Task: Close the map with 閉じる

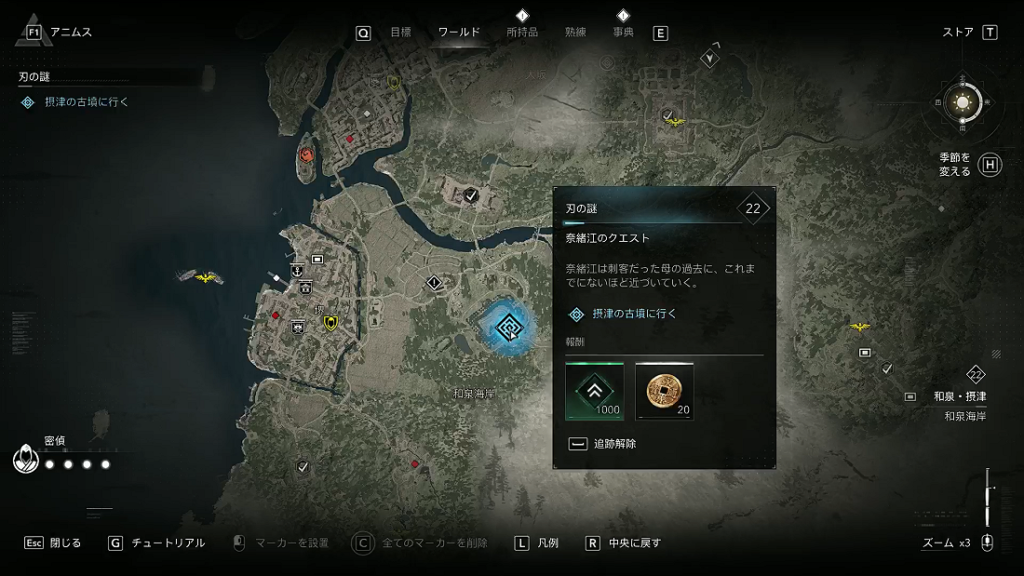Action: [x=53, y=543]
